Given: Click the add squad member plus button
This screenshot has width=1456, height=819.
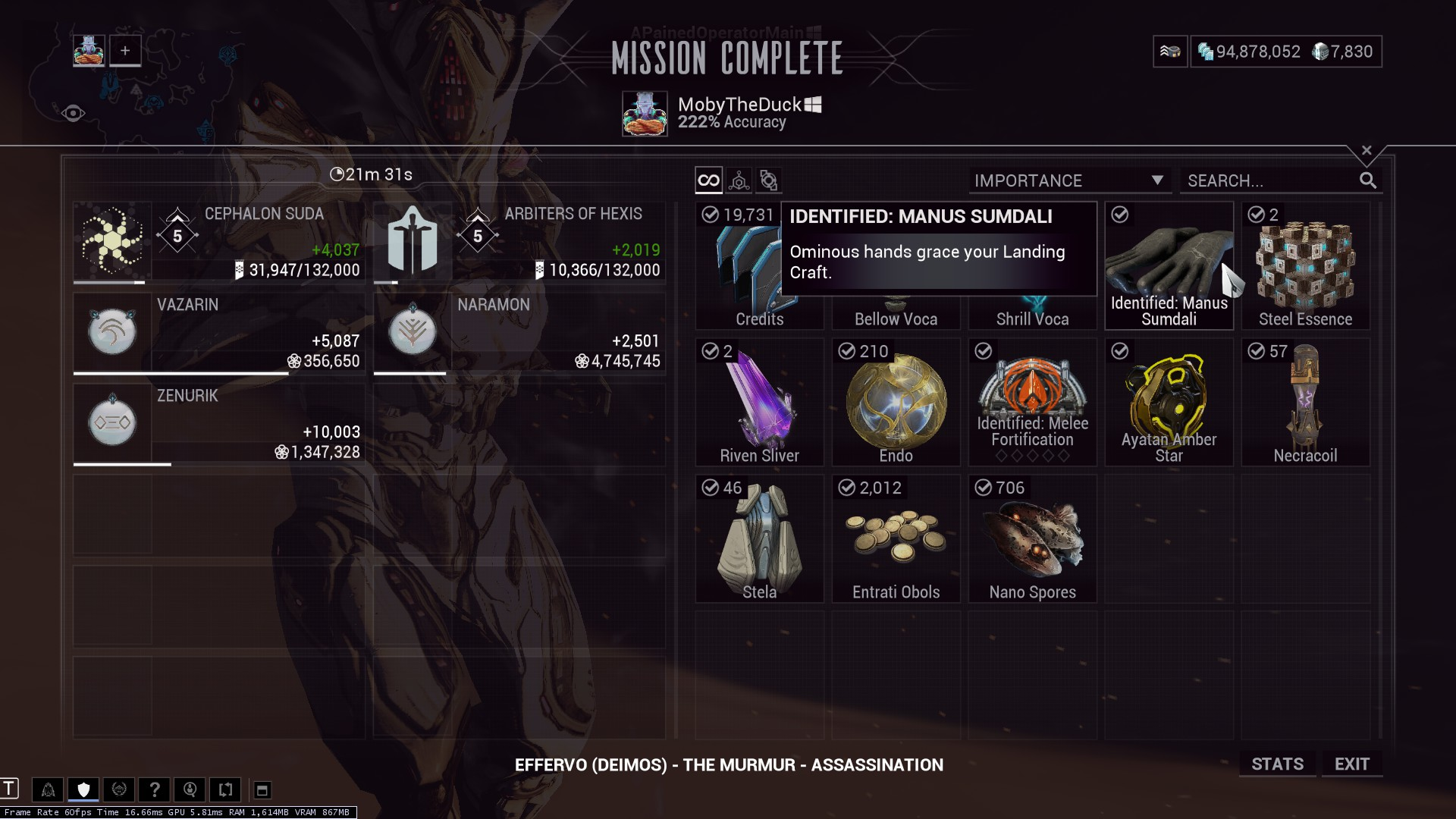Looking at the screenshot, I should click(125, 51).
